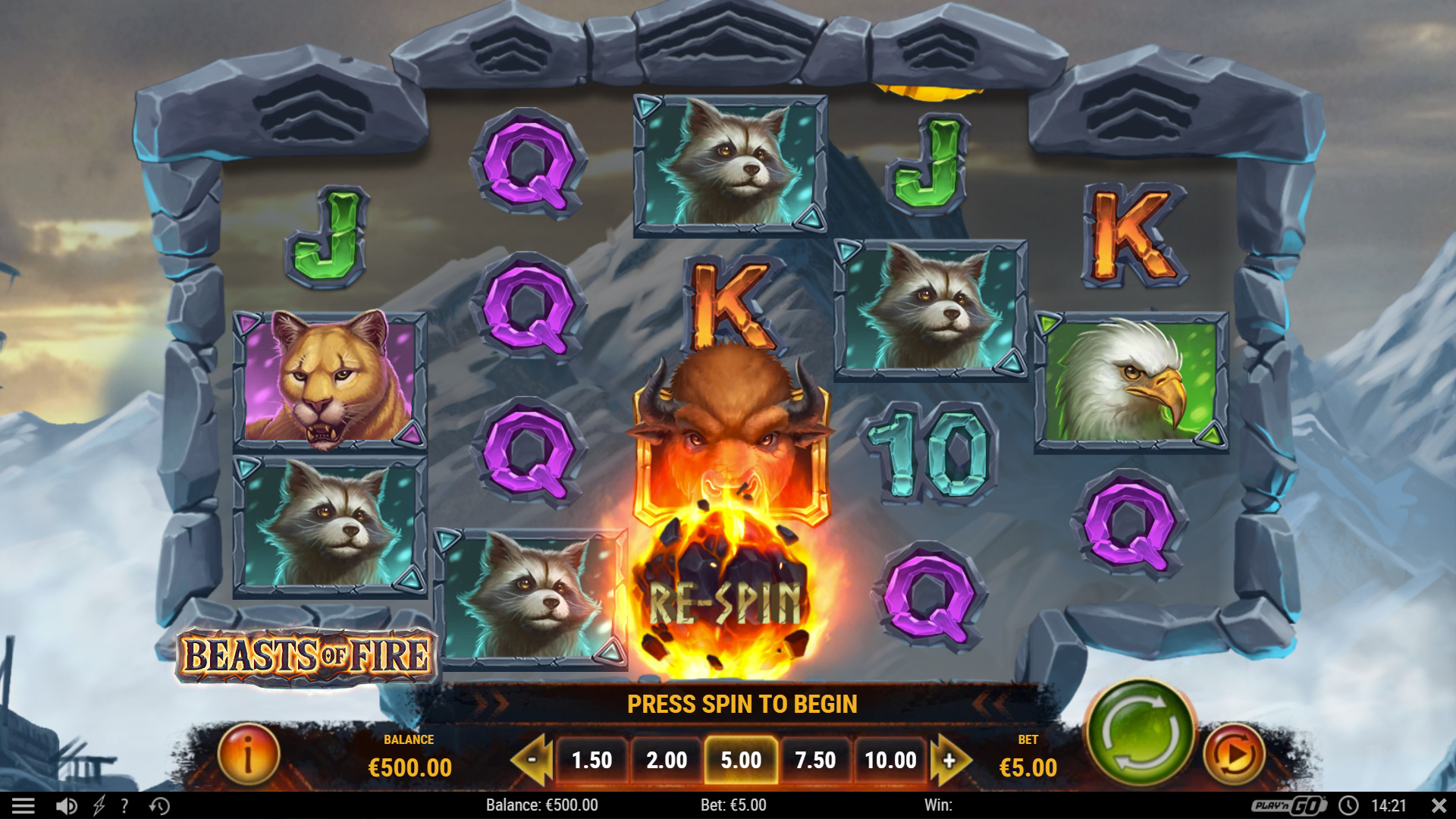Switch bet to 7.50
Image resolution: width=1456 pixels, height=819 pixels.
pyautogui.click(x=817, y=761)
